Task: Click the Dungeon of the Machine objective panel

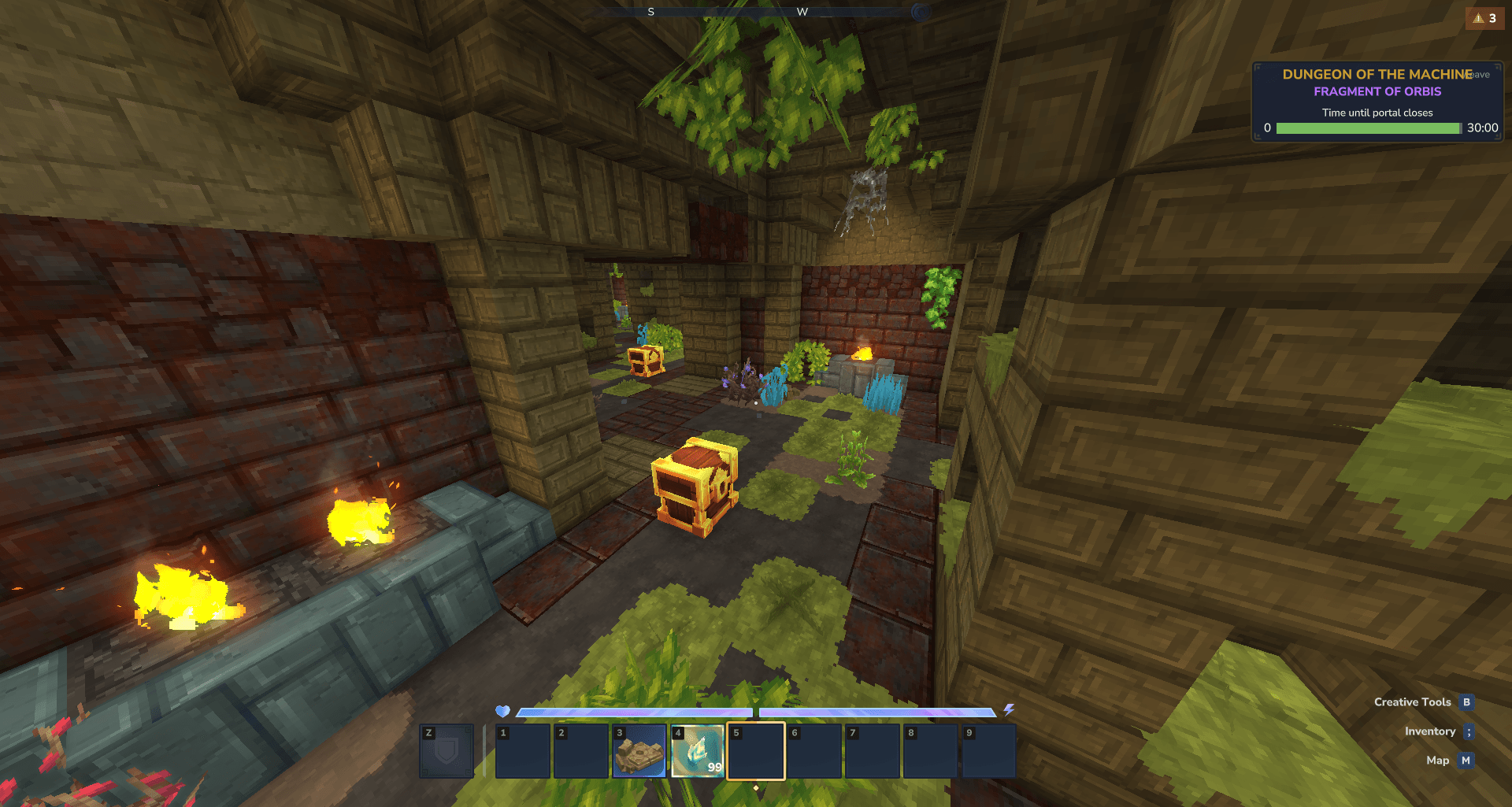Action: (x=1377, y=102)
